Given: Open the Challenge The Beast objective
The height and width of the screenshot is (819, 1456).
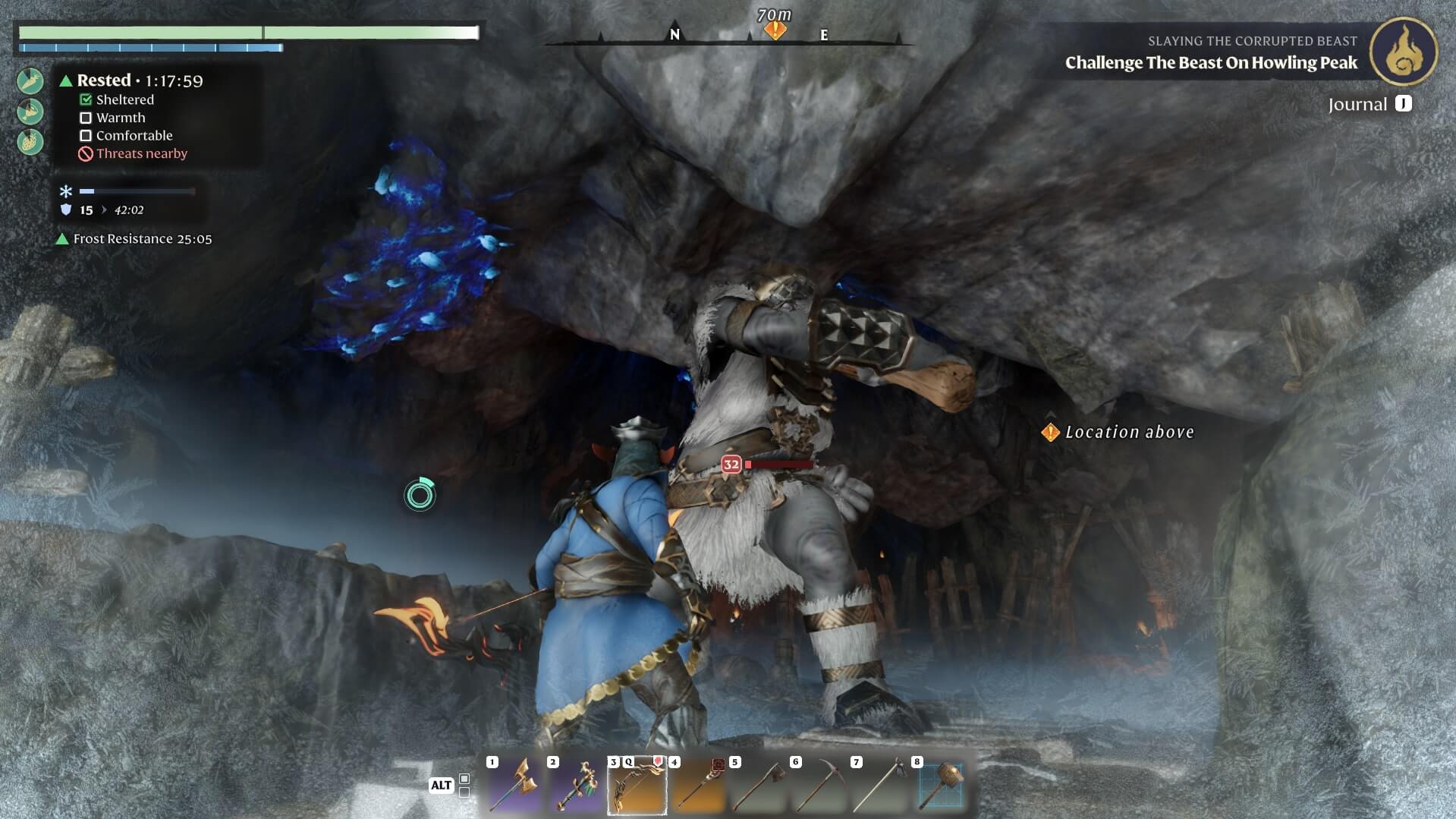Looking at the screenshot, I should click(x=1210, y=62).
